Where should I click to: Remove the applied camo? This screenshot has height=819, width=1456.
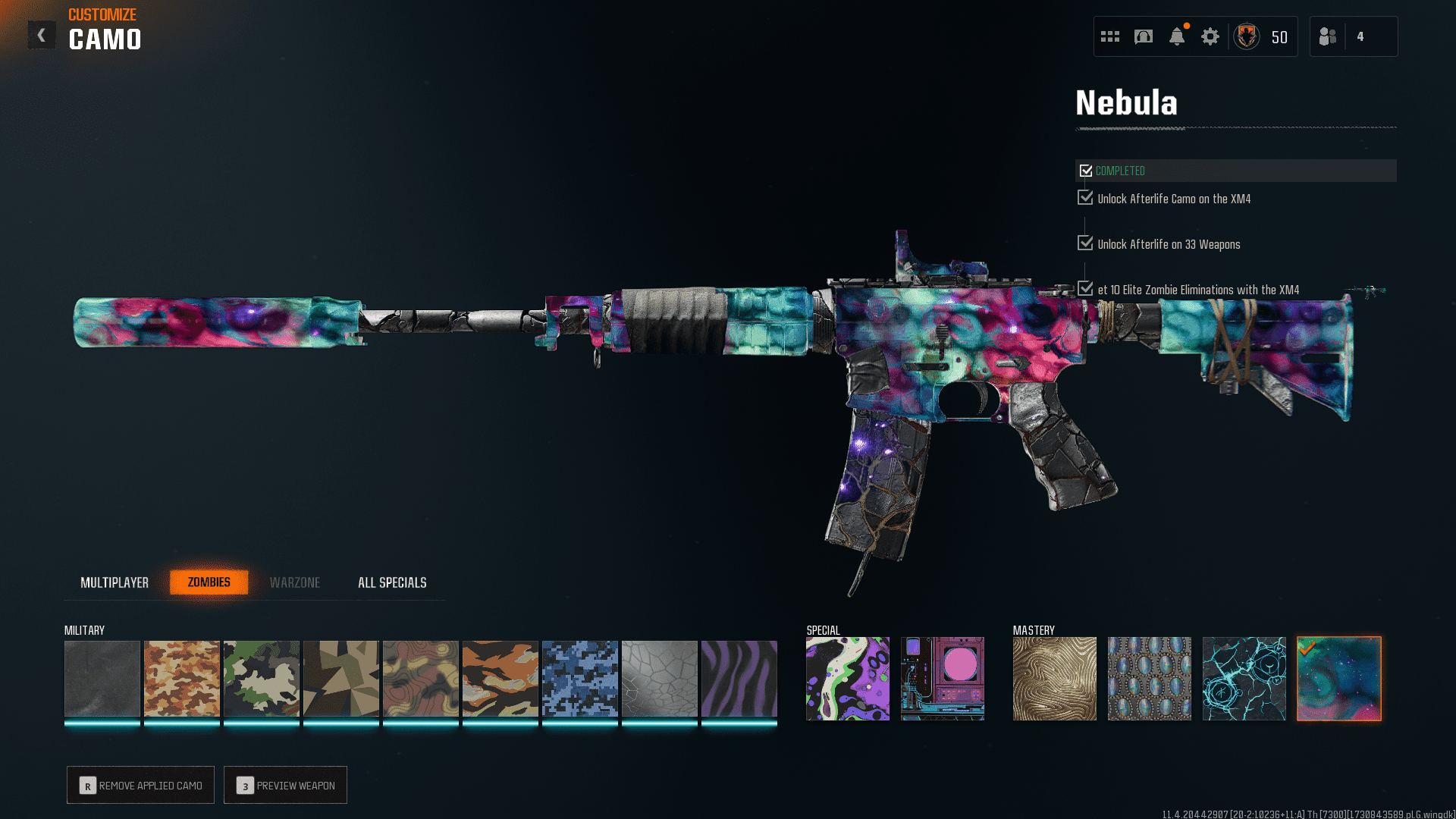click(140, 786)
